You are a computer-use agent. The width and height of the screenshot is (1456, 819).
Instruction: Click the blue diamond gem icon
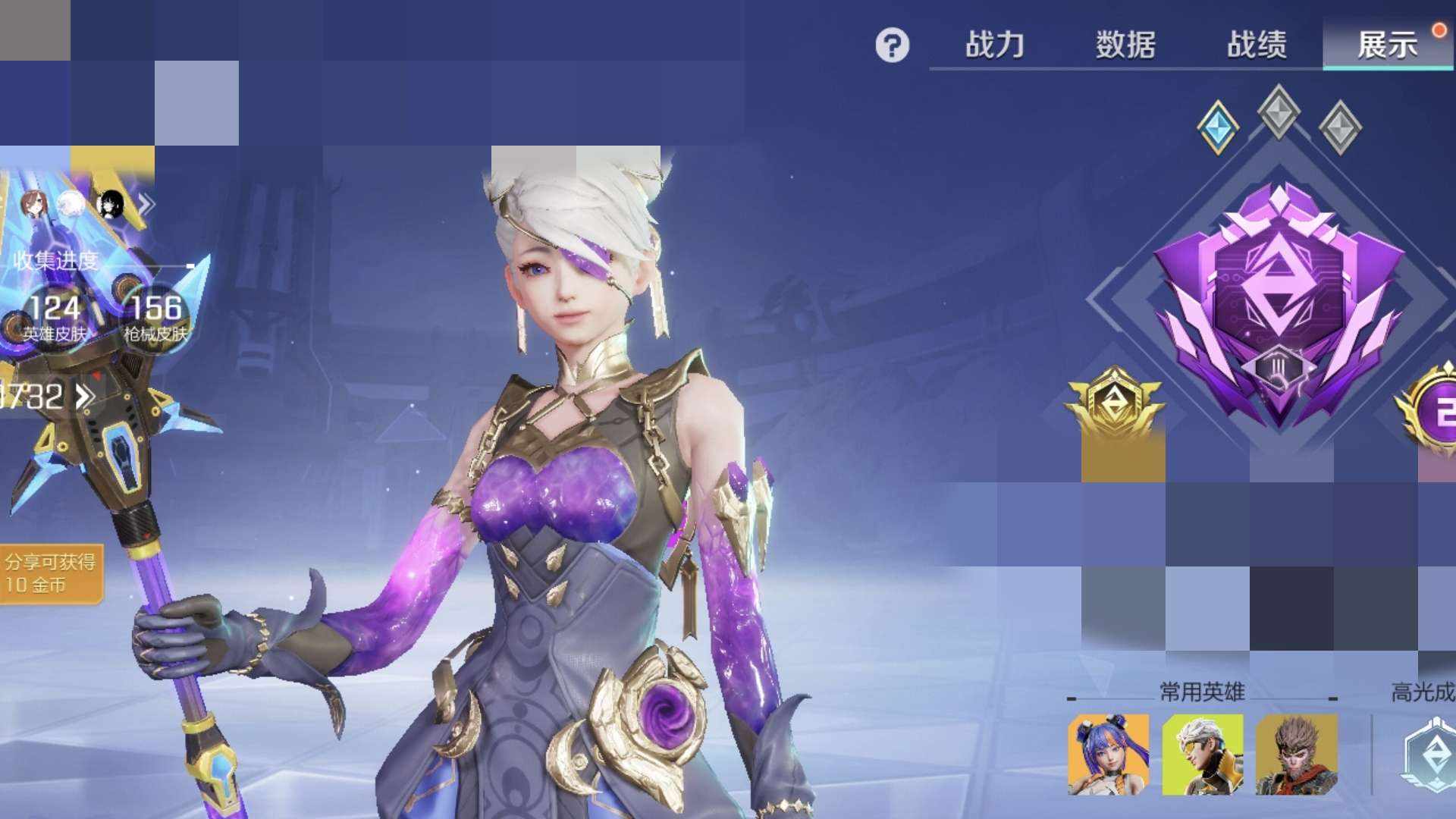1218,127
